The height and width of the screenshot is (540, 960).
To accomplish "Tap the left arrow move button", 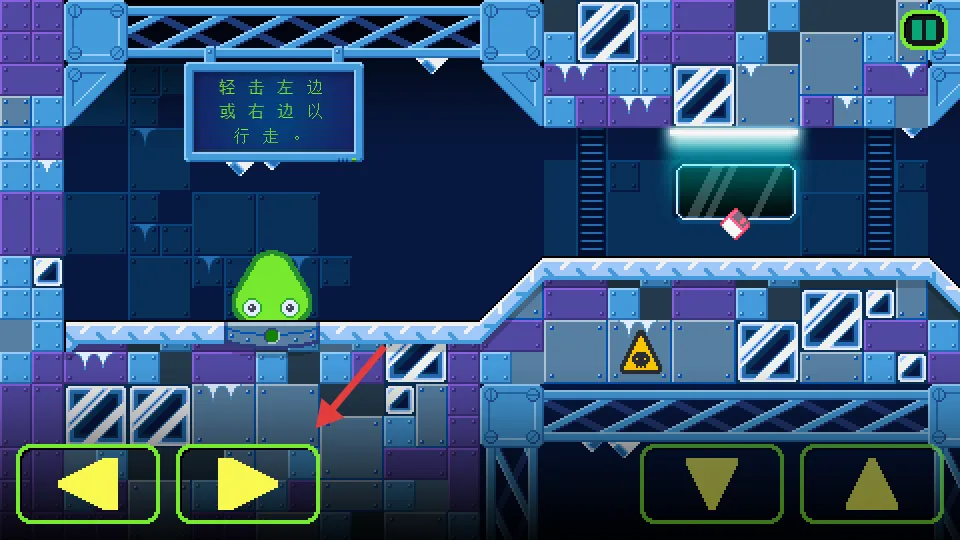I will pyautogui.click(x=88, y=484).
